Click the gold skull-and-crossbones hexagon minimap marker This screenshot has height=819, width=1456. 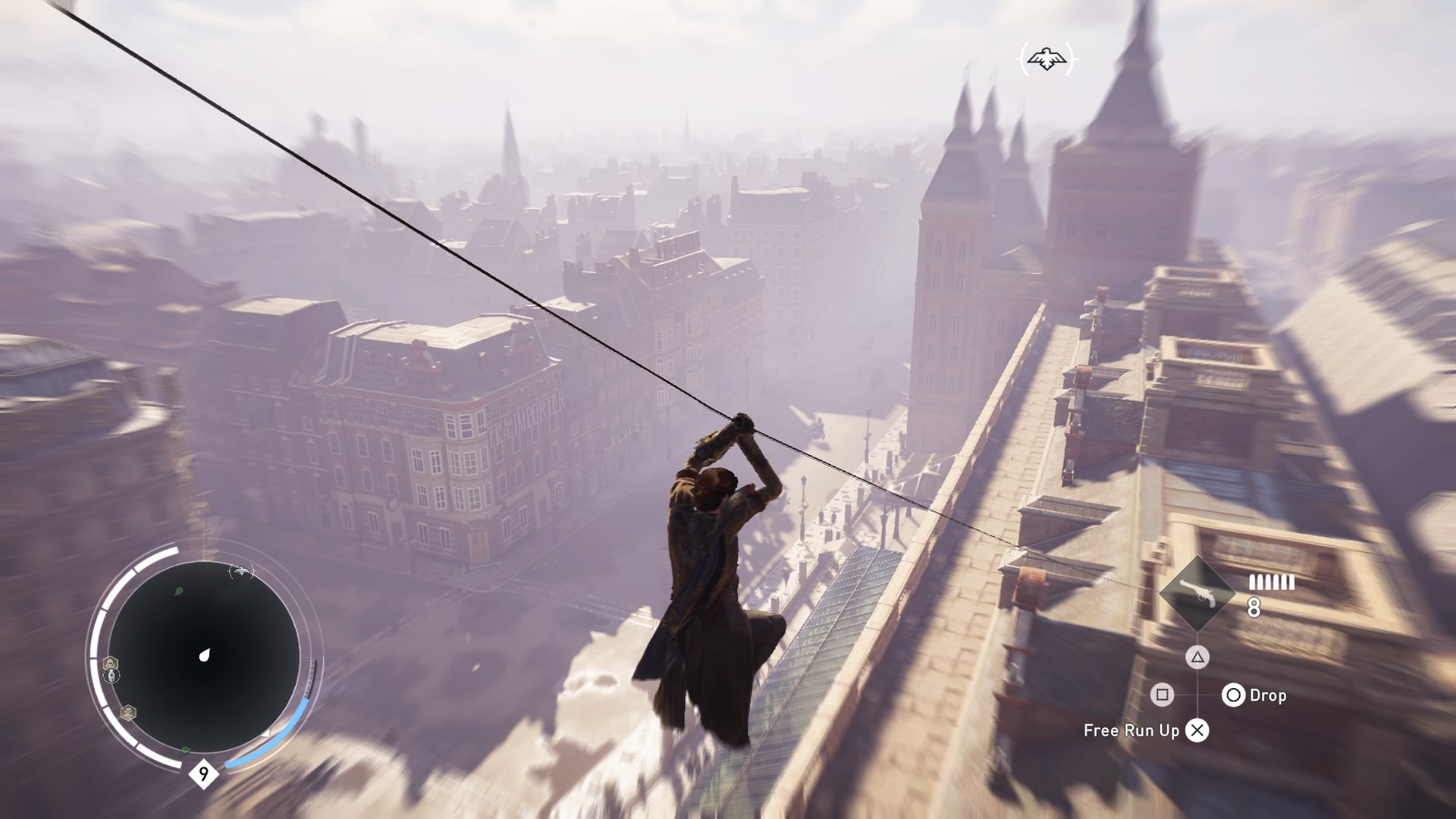(128, 713)
